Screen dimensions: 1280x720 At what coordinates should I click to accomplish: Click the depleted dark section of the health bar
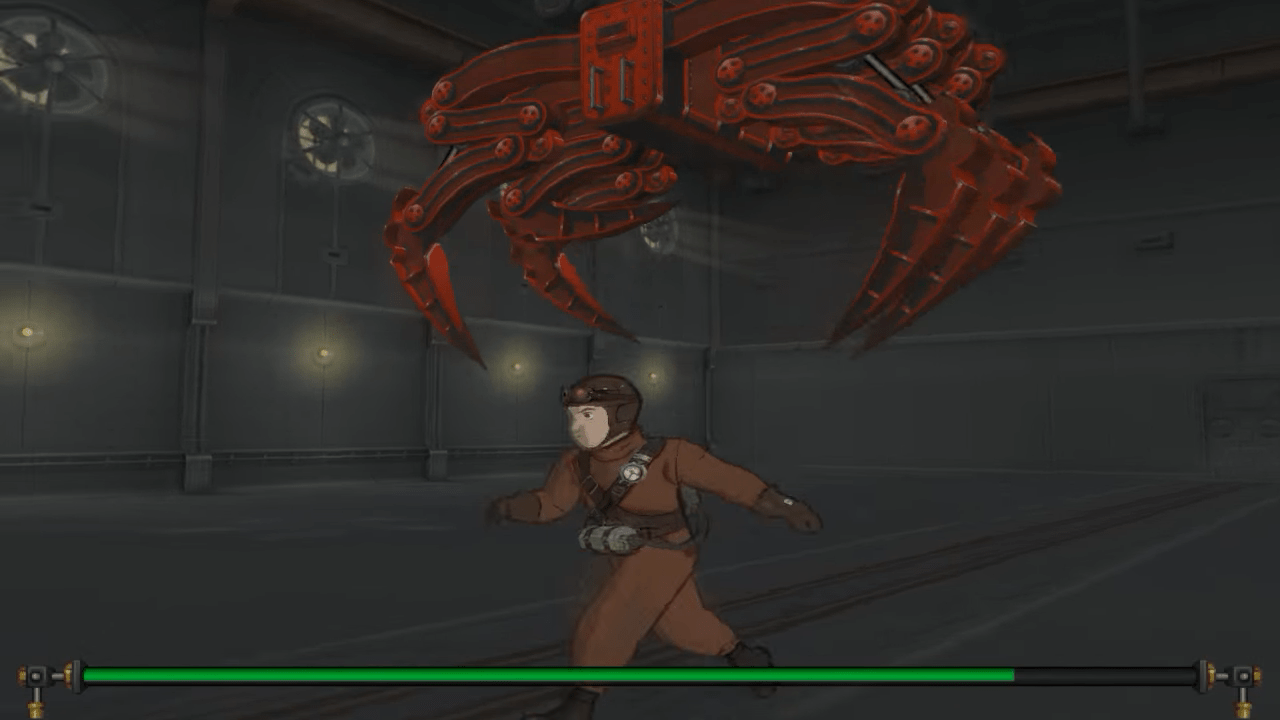coord(1100,676)
